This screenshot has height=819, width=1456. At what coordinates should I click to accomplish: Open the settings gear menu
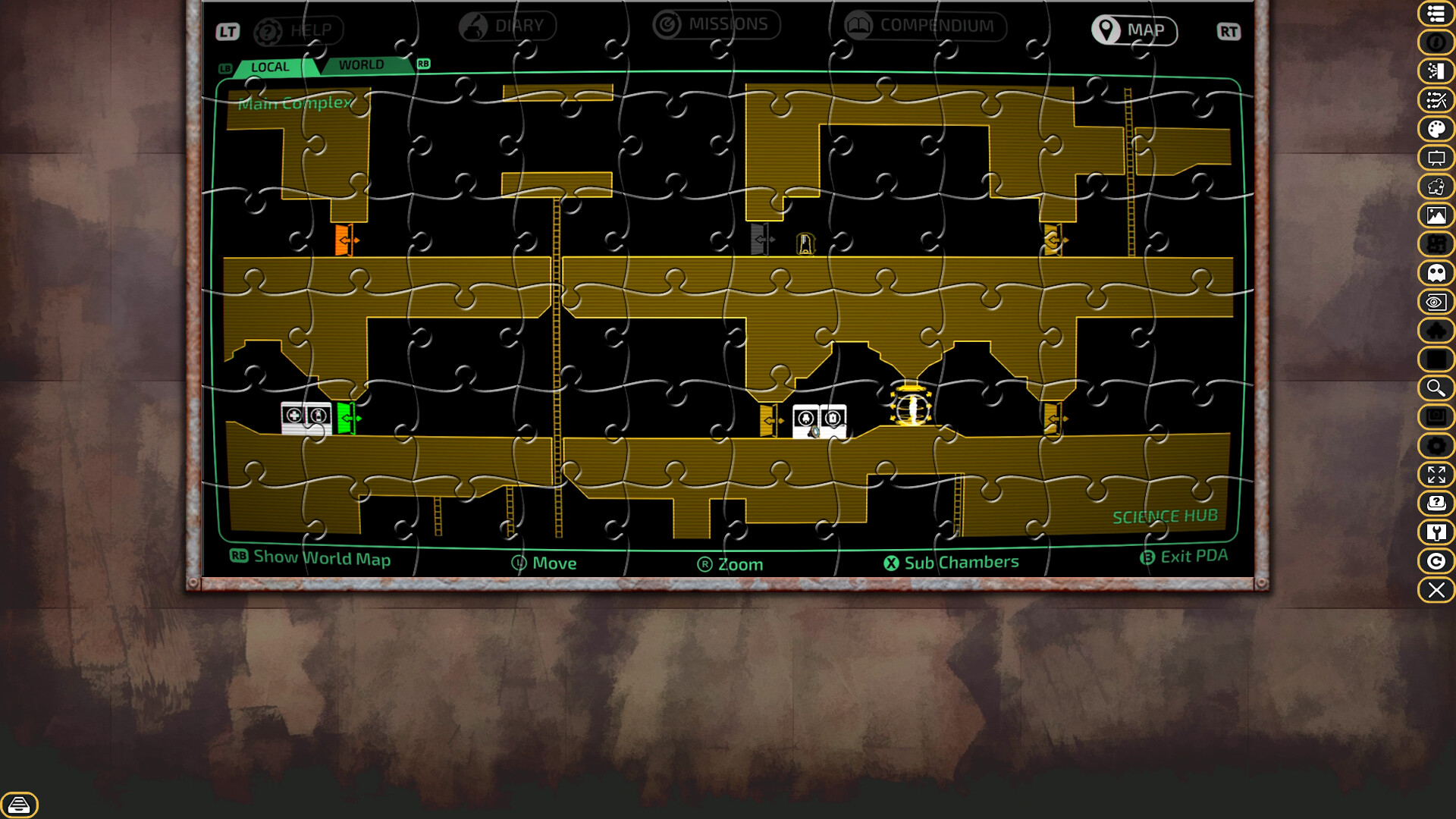(x=1436, y=447)
